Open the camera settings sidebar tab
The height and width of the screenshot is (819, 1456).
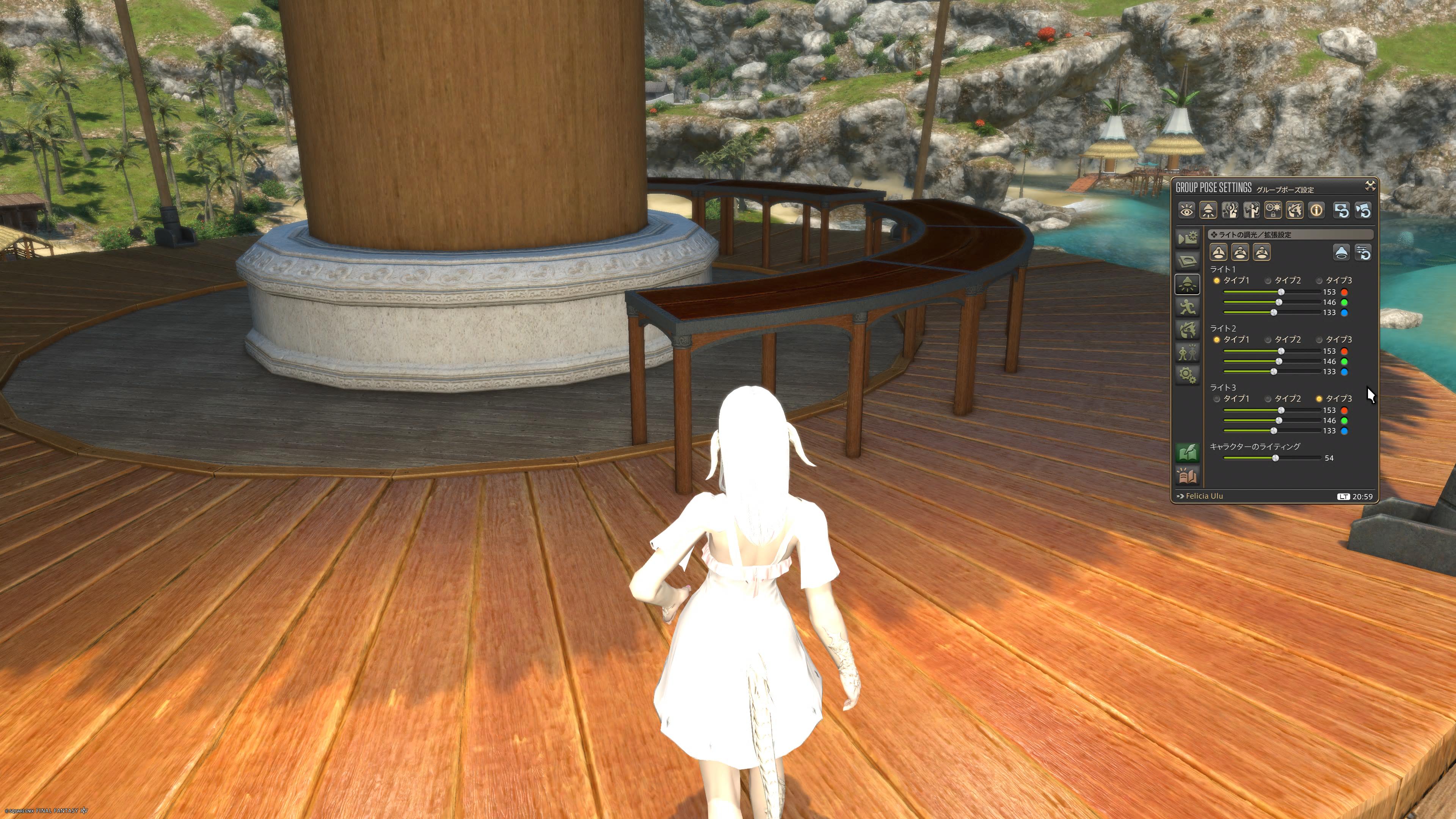tap(1187, 238)
